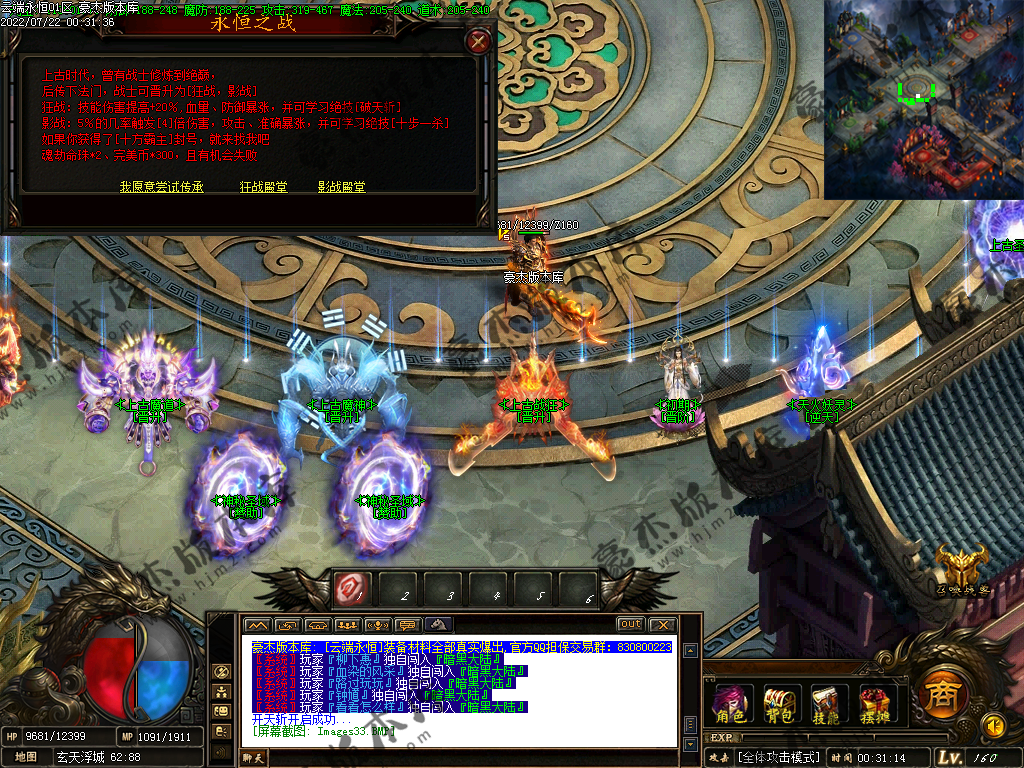Open the 背包 backpack inventory
This screenshot has width=1024, height=768.
click(x=779, y=704)
